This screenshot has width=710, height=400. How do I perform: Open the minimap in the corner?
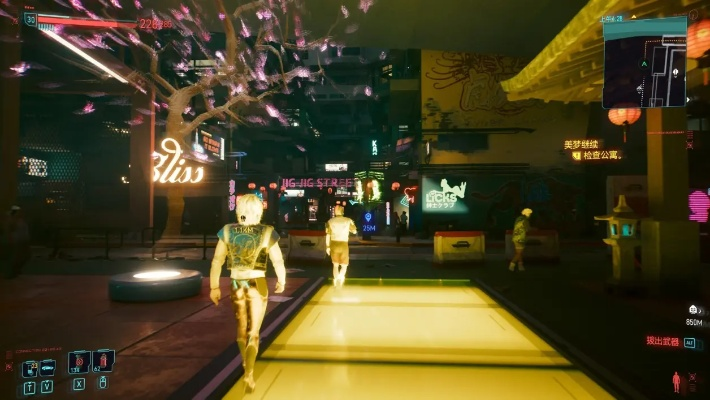pos(644,61)
